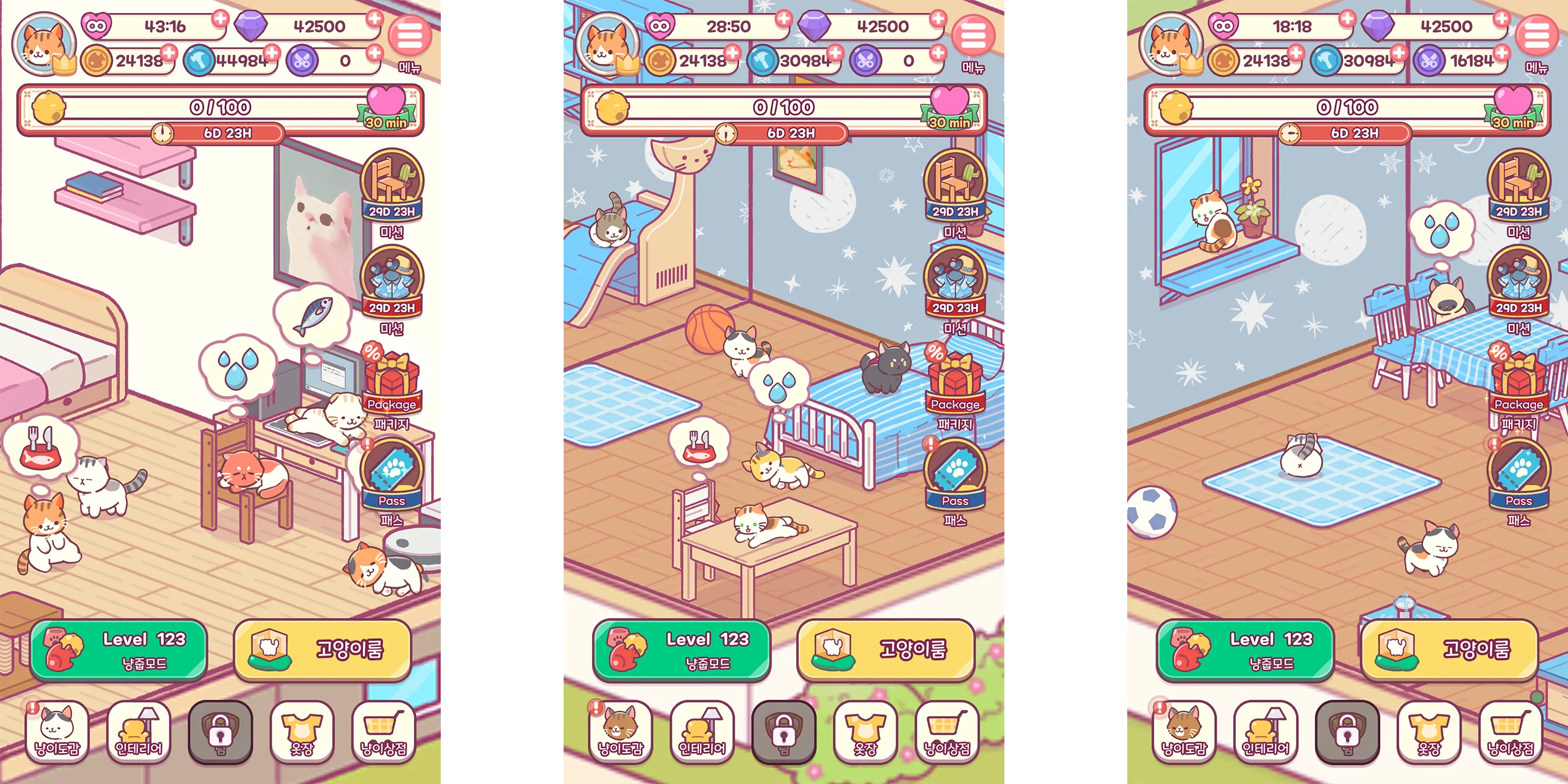Open the chair 미션 on the 28:50 screen

(x=955, y=185)
